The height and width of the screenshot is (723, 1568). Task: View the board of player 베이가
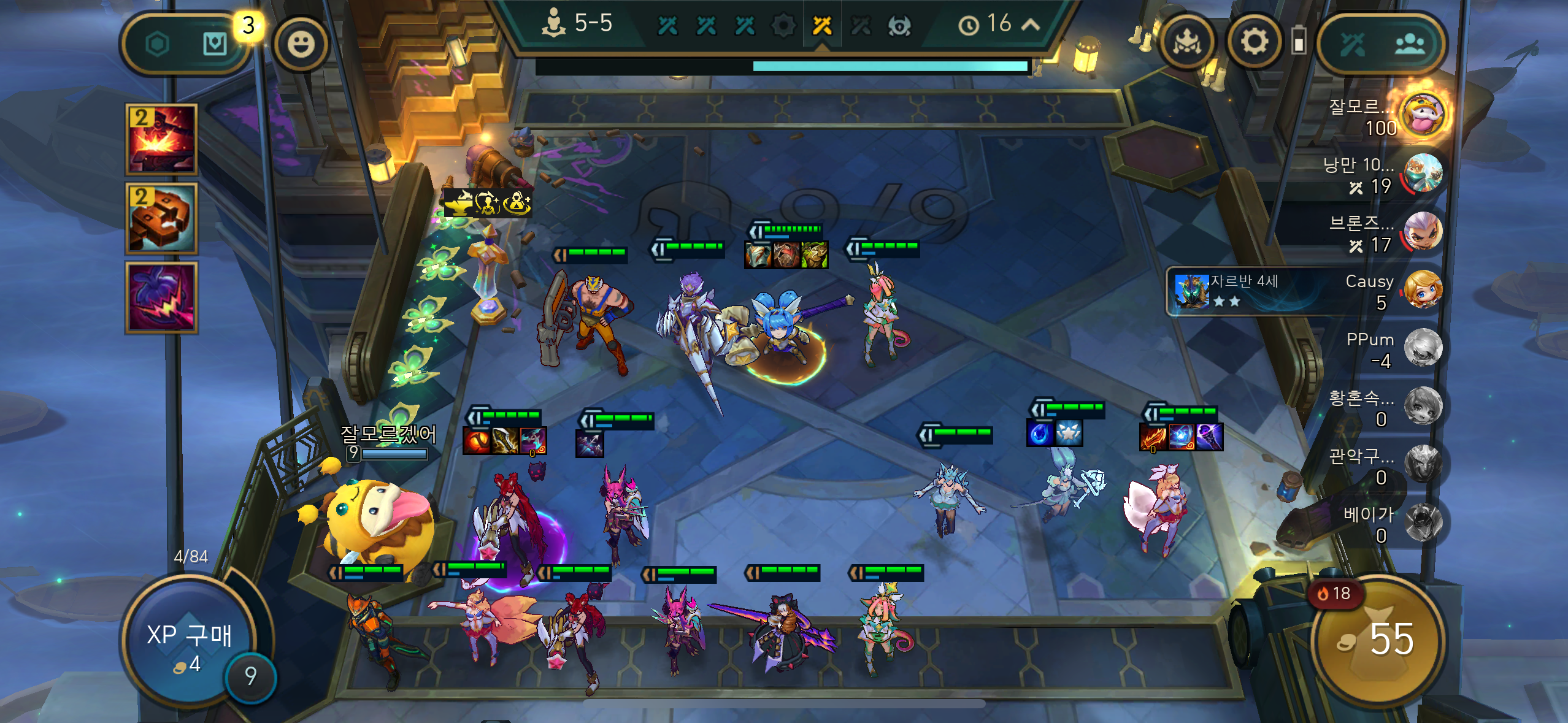tap(1423, 522)
